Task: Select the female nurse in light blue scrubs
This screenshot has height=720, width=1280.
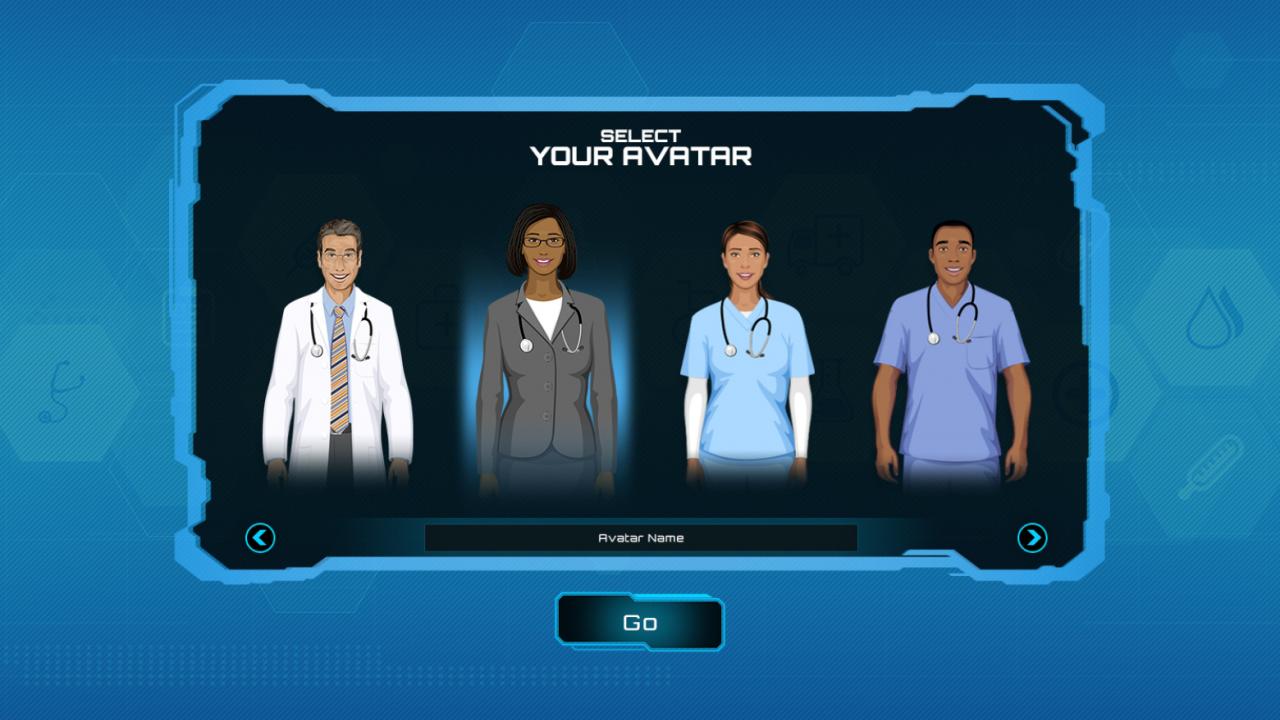Action: pyautogui.click(x=747, y=360)
